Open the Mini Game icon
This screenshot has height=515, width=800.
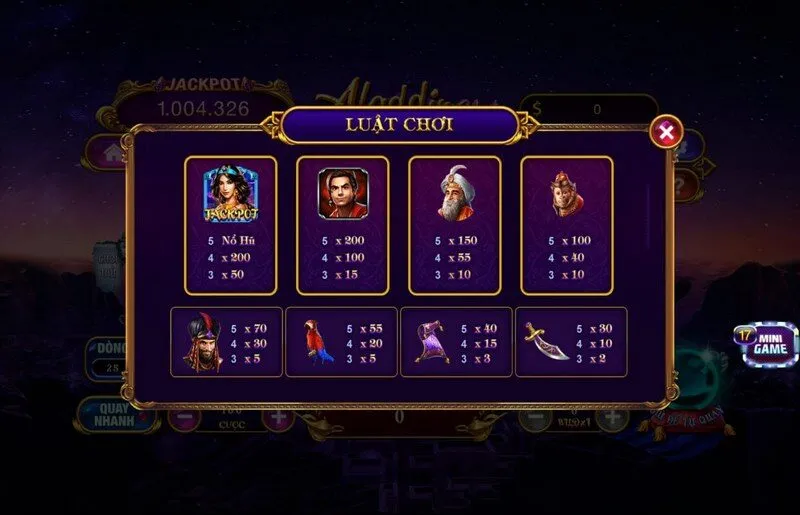(x=768, y=343)
